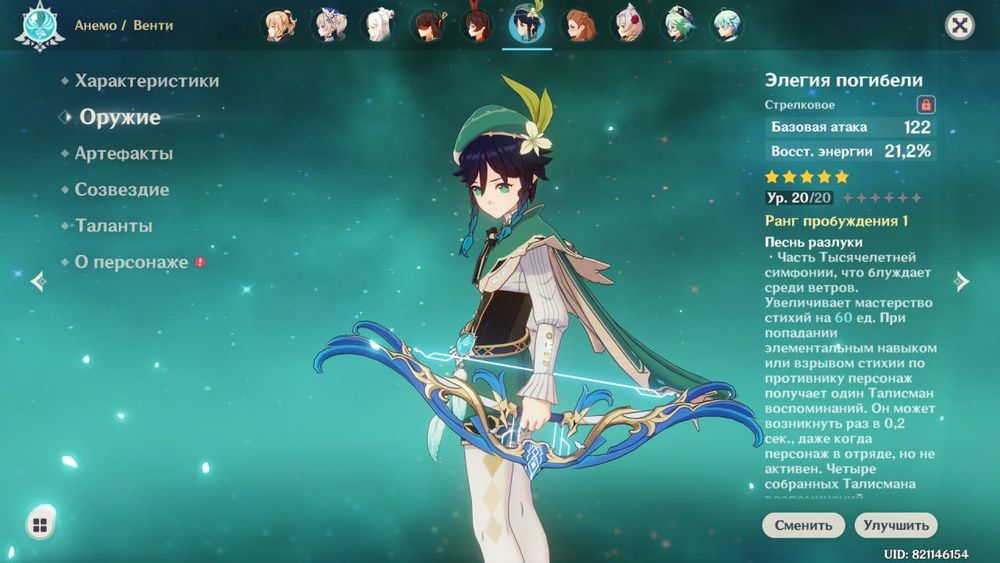Open the Характеристики section
This screenshot has width=1000, height=563.
point(146,81)
